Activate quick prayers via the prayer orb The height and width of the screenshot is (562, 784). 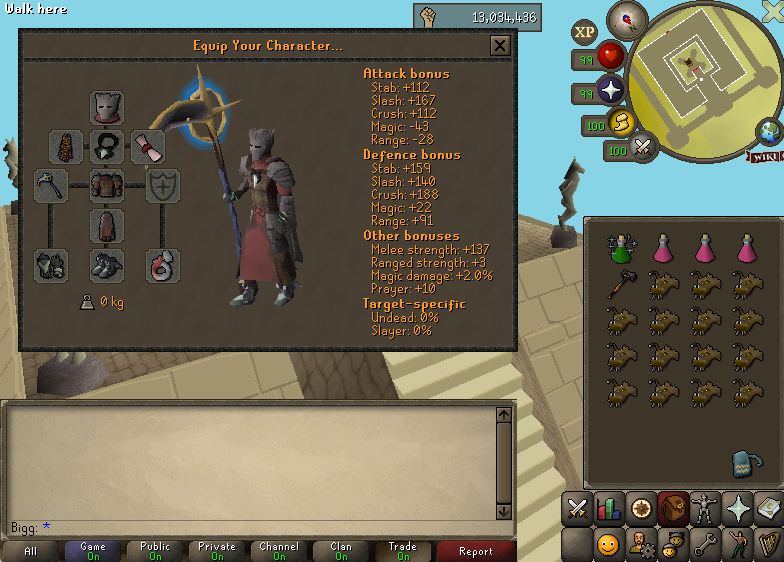tap(609, 91)
